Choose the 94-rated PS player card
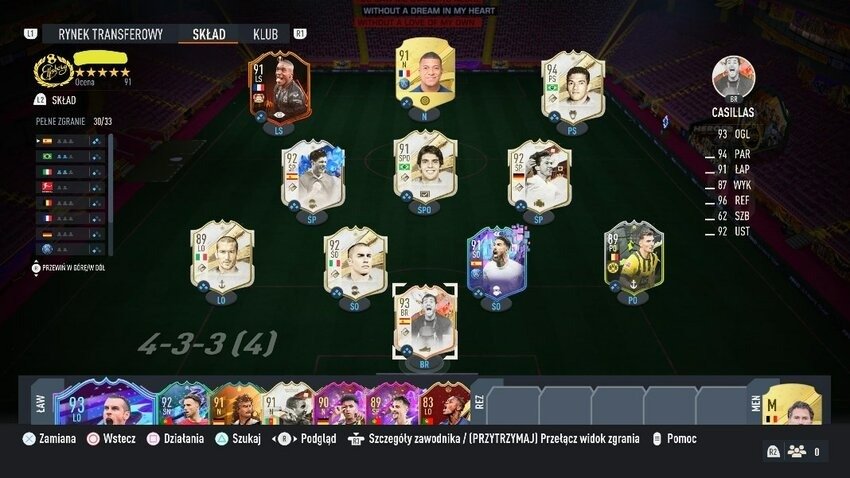Image resolution: width=850 pixels, height=478 pixels. point(572,87)
